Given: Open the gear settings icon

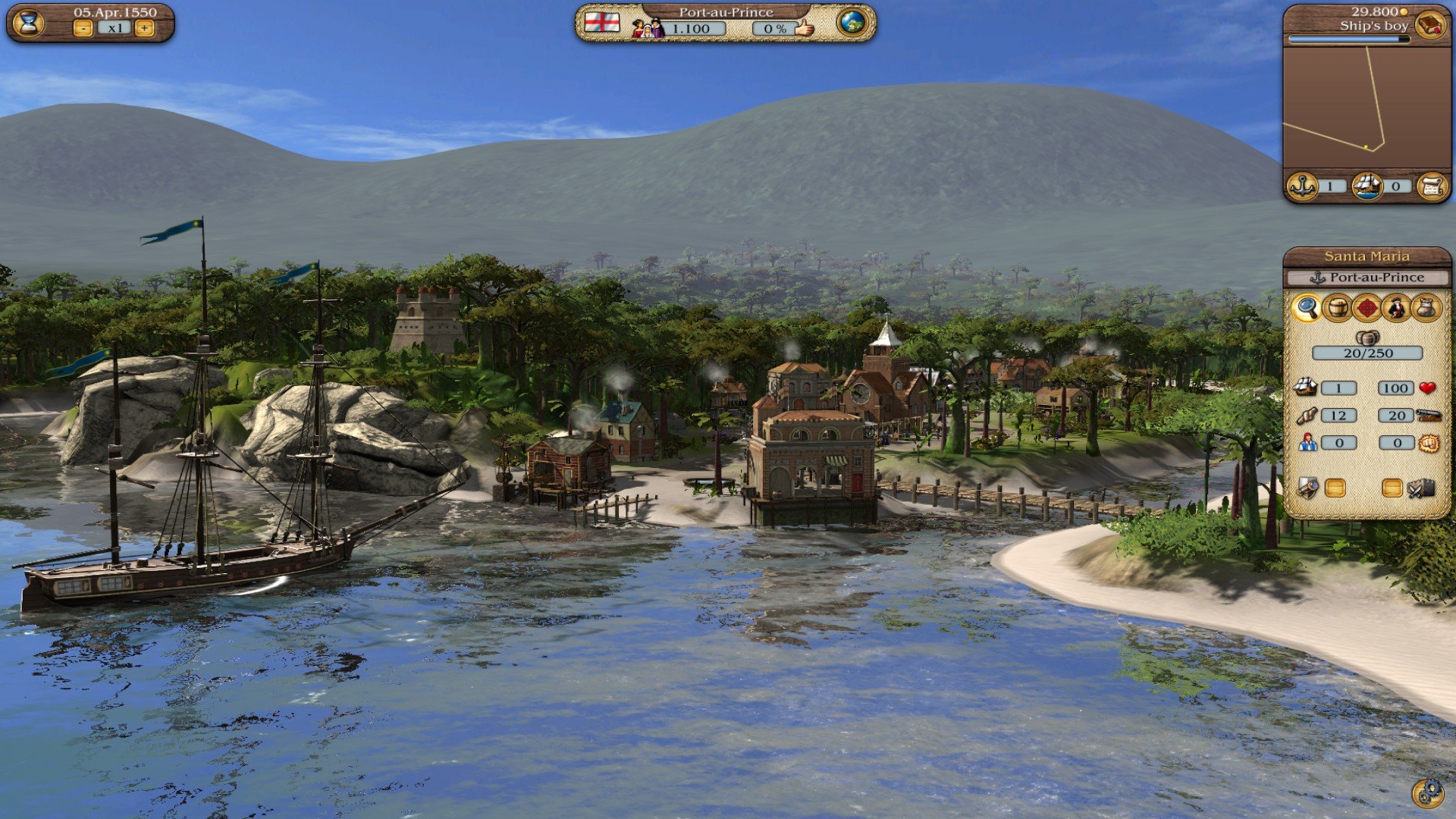Looking at the screenshot, I should 1427,792.
